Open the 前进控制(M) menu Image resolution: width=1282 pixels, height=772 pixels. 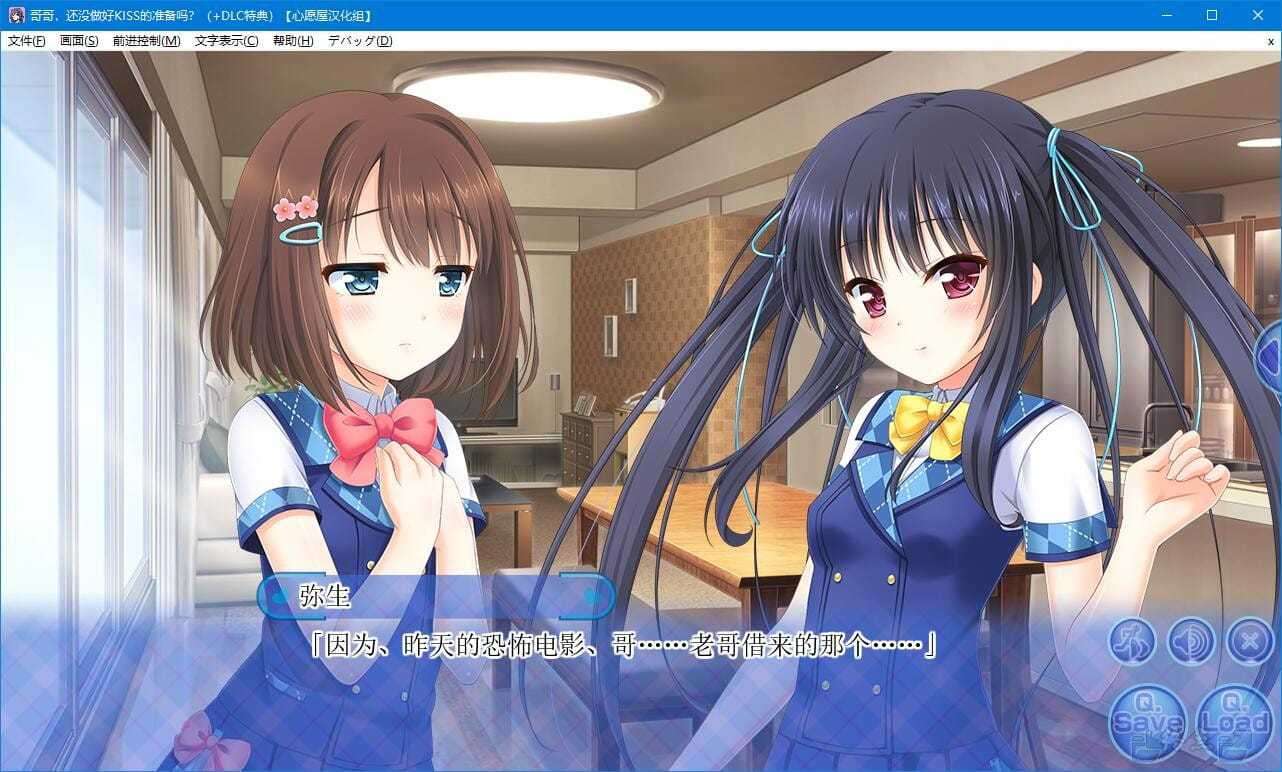pos(146,41)
